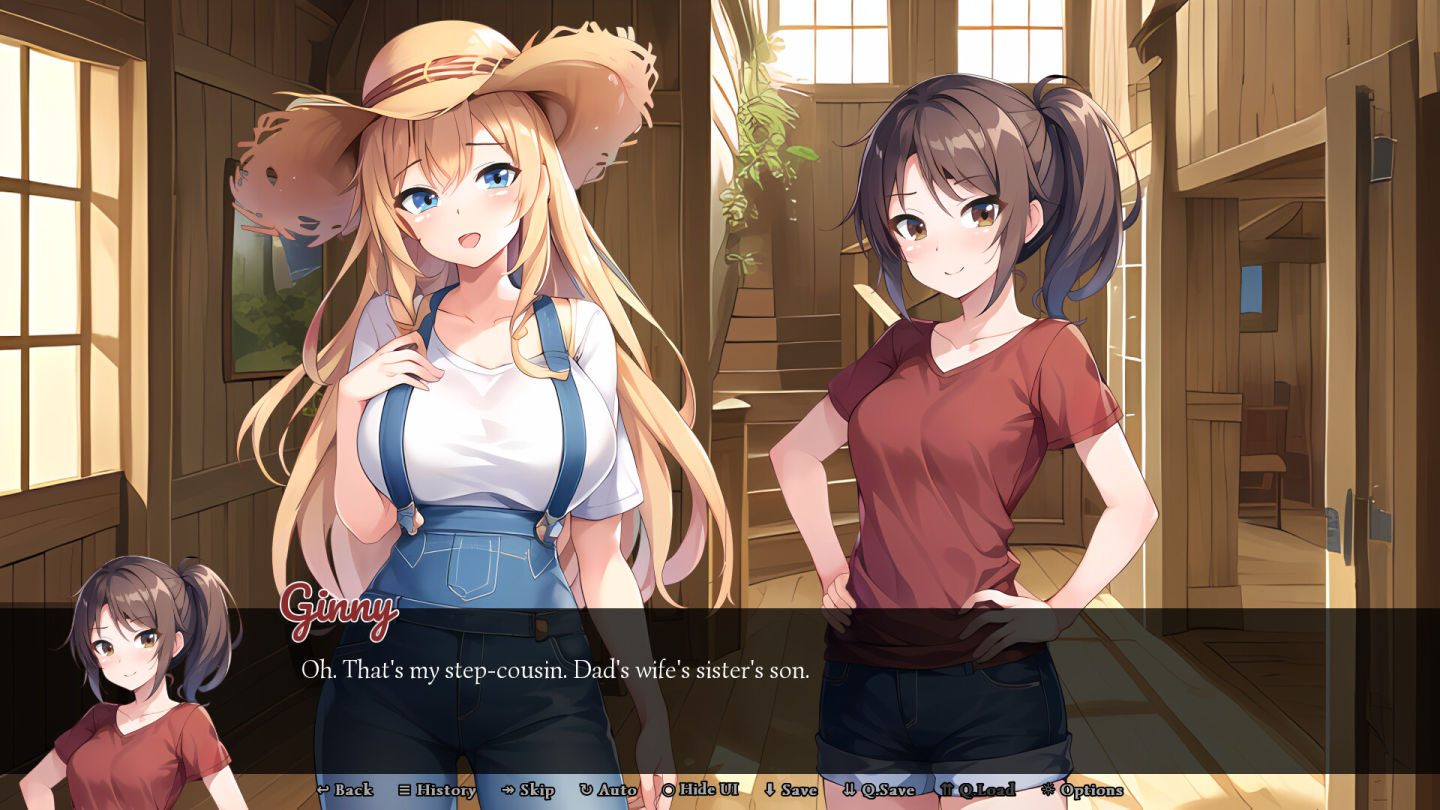The width and height of the screenshot is (1440, 810).
Task: Open the History screen
Action: coord(437,790)
